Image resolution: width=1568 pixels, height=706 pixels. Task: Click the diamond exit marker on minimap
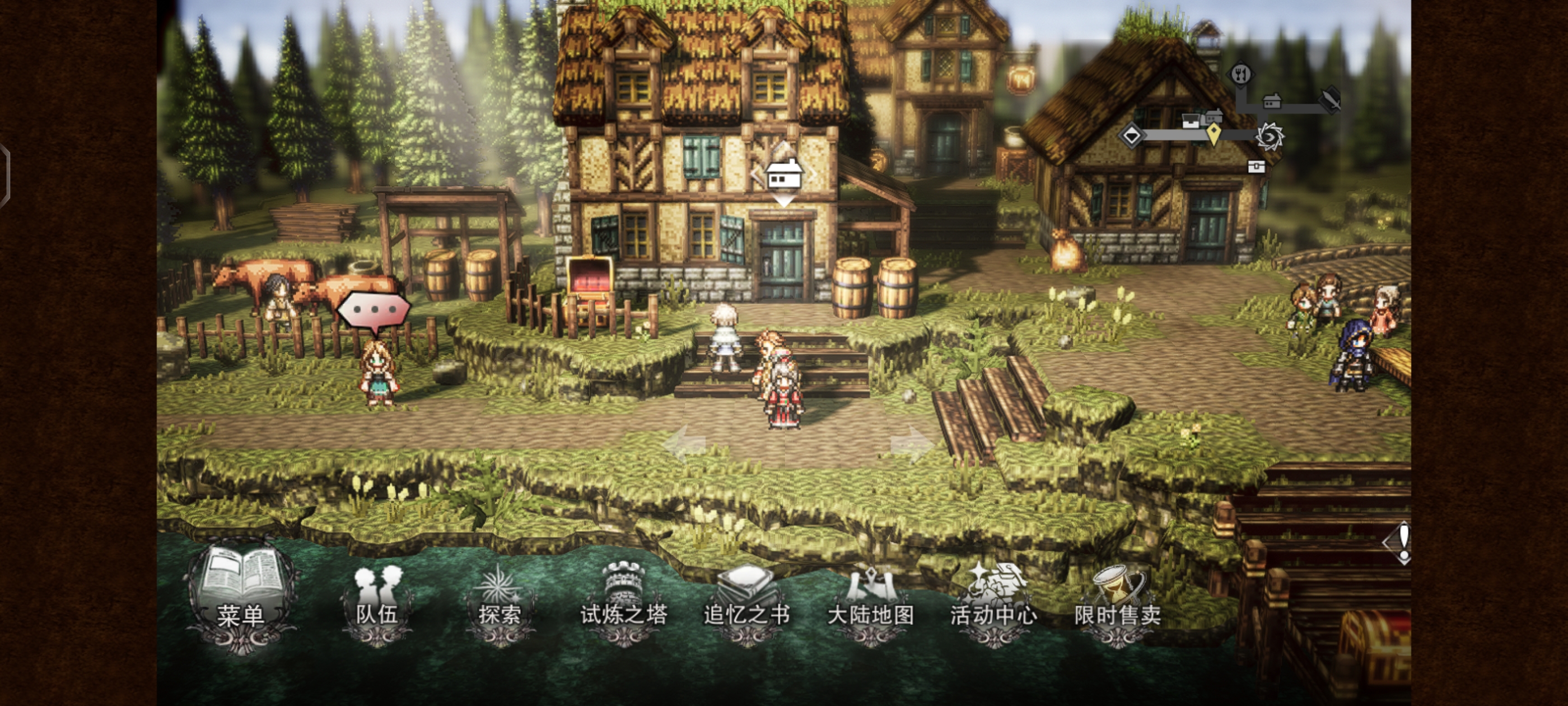tap(1132, 135)
